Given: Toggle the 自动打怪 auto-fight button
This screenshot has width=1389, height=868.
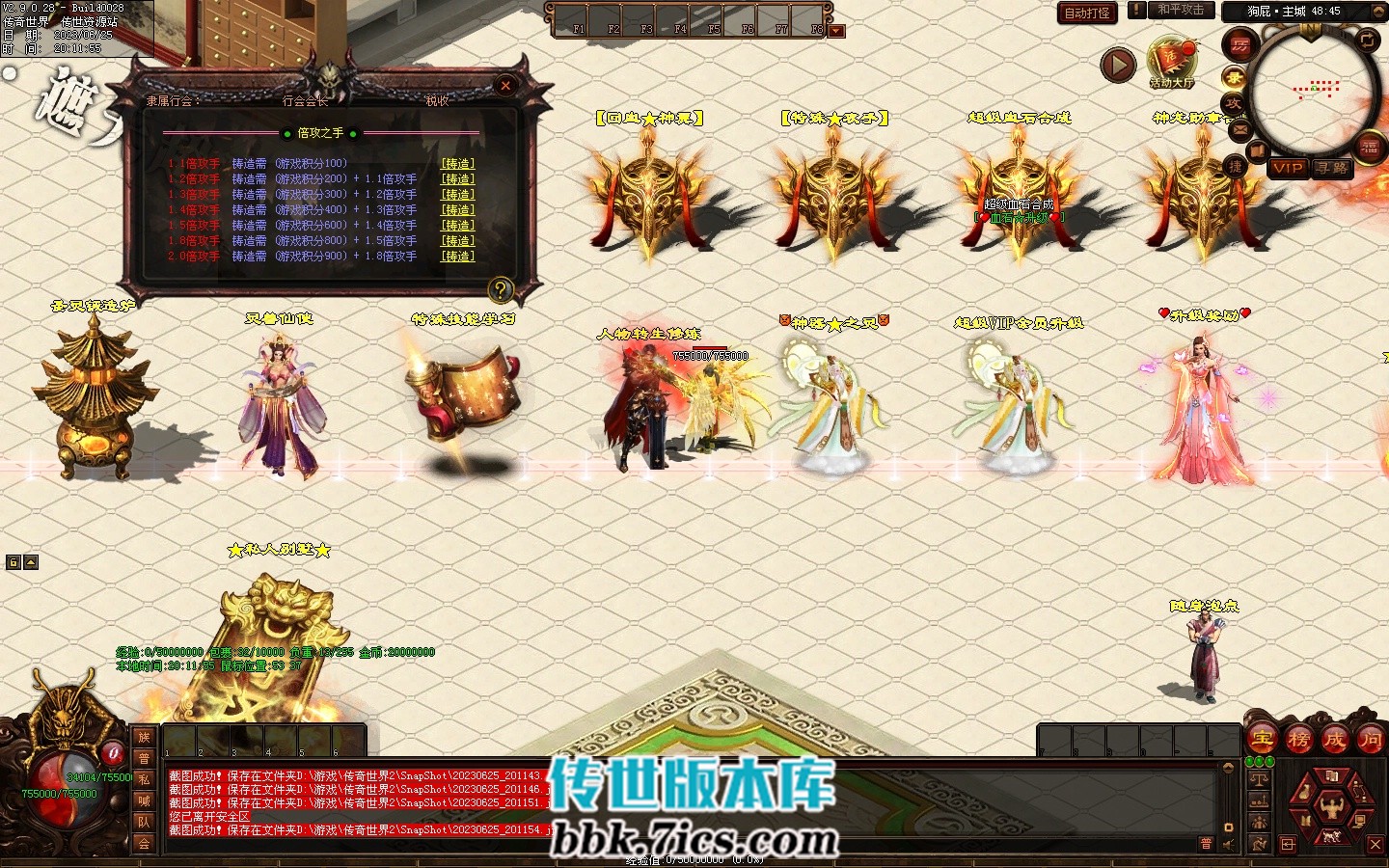Looking at the screenshot, I should point(1087,13).
